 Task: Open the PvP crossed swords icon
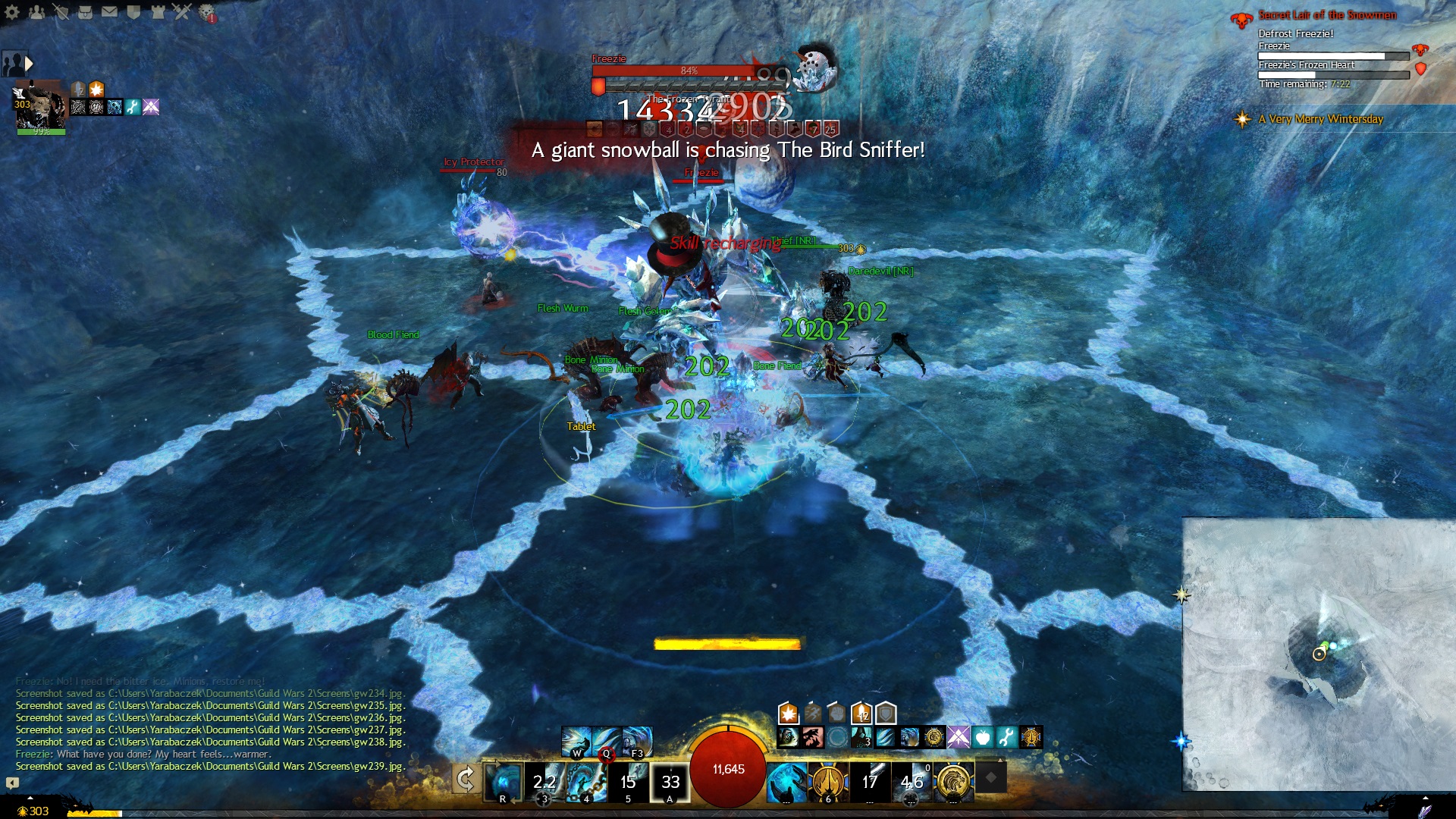[x=182, y=12]
